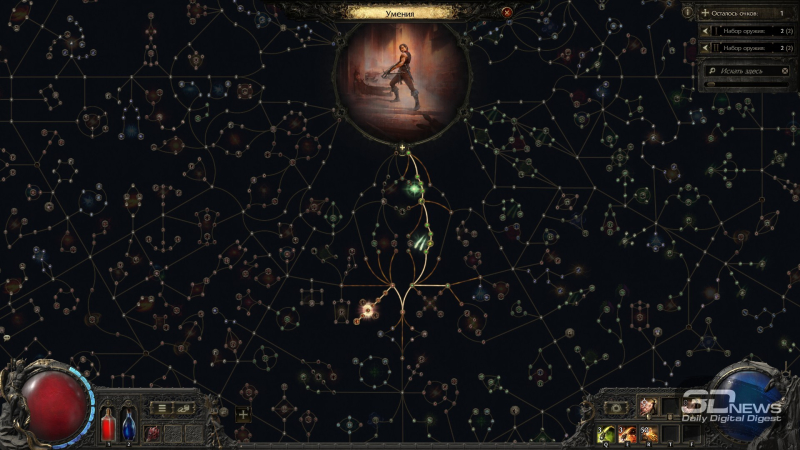Click the search field labeled "Искать здесь"
800x450 pixels.
point(740,72)
